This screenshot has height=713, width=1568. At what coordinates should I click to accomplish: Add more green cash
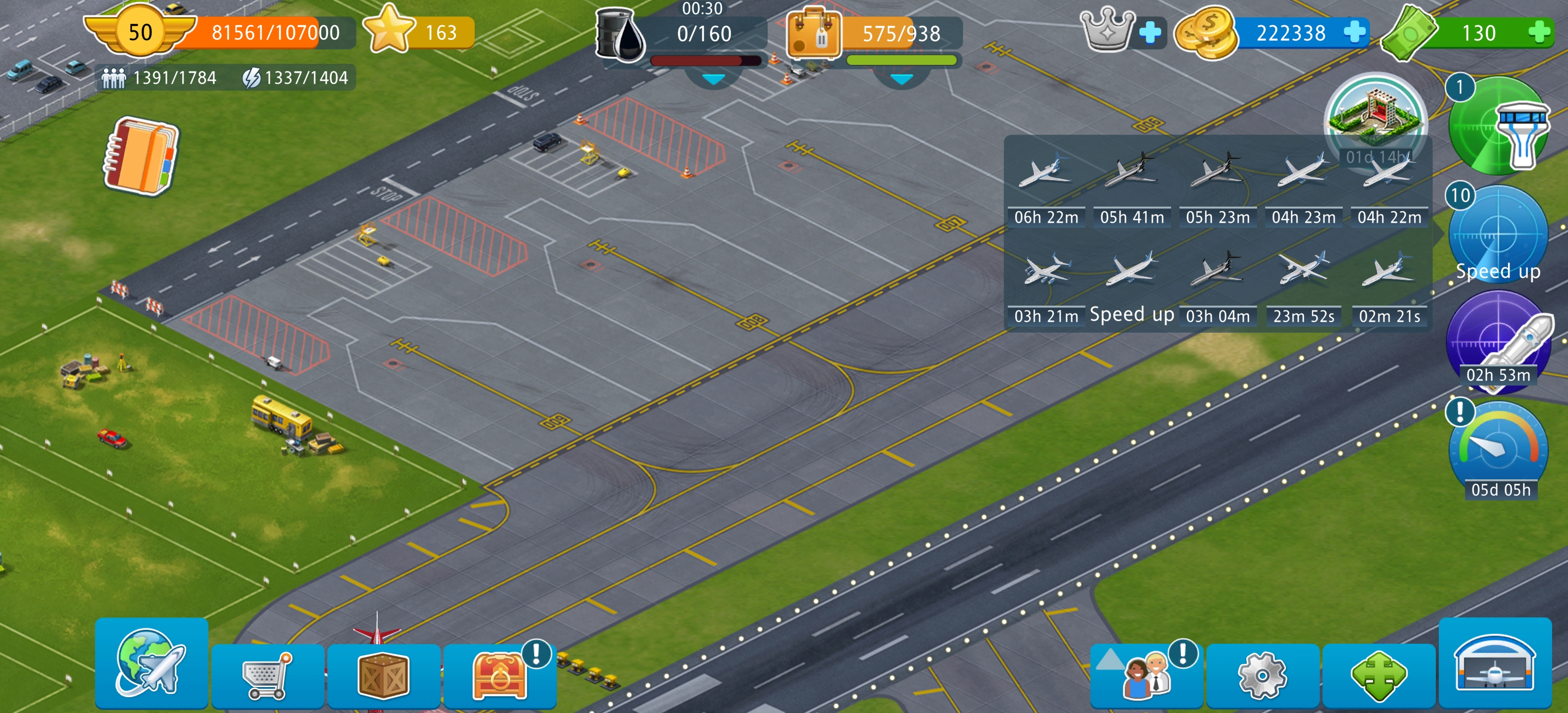pos(1539,32)
